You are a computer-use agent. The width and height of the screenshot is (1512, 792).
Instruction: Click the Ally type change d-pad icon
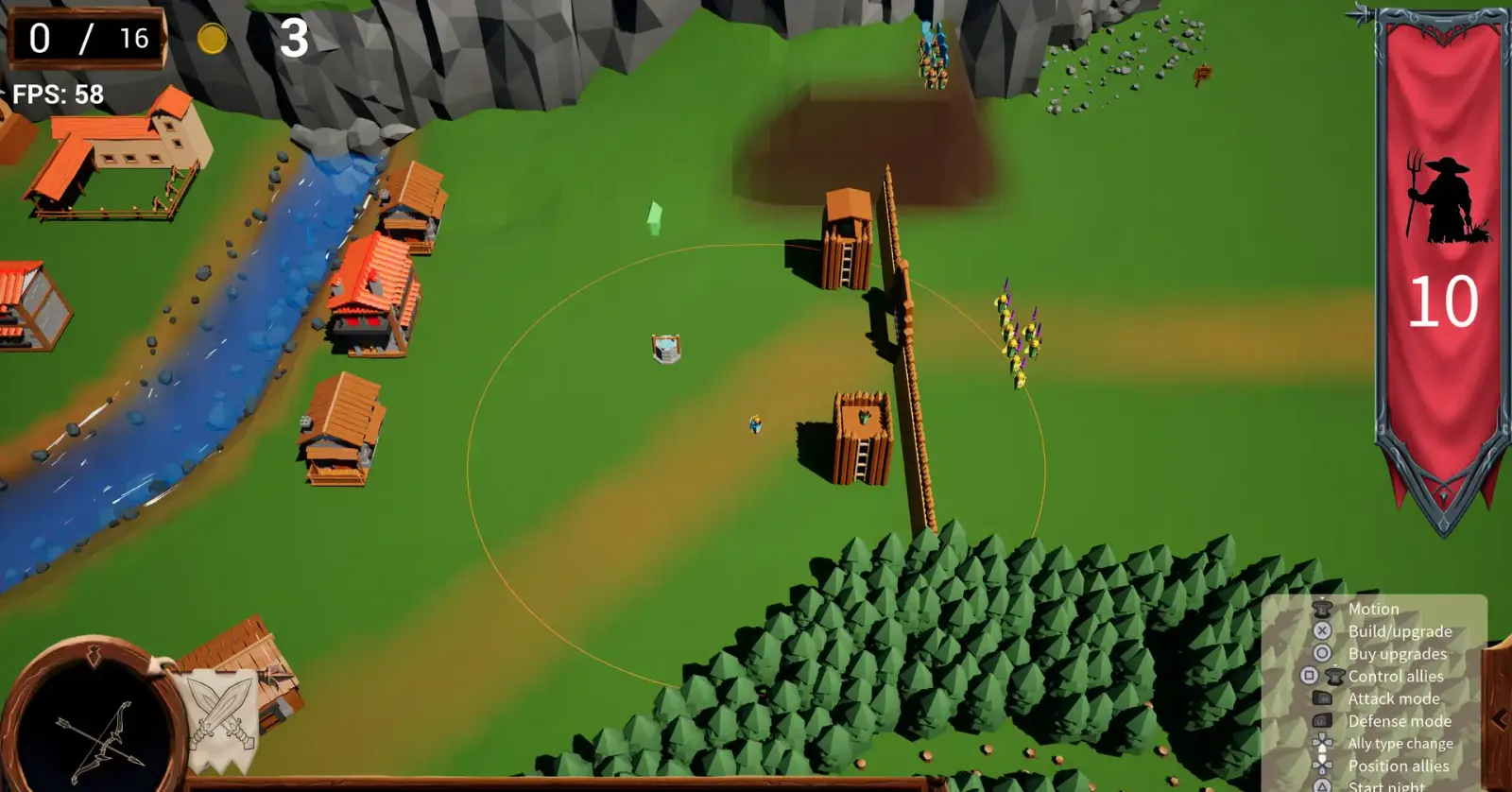[x=1320, y=743]
